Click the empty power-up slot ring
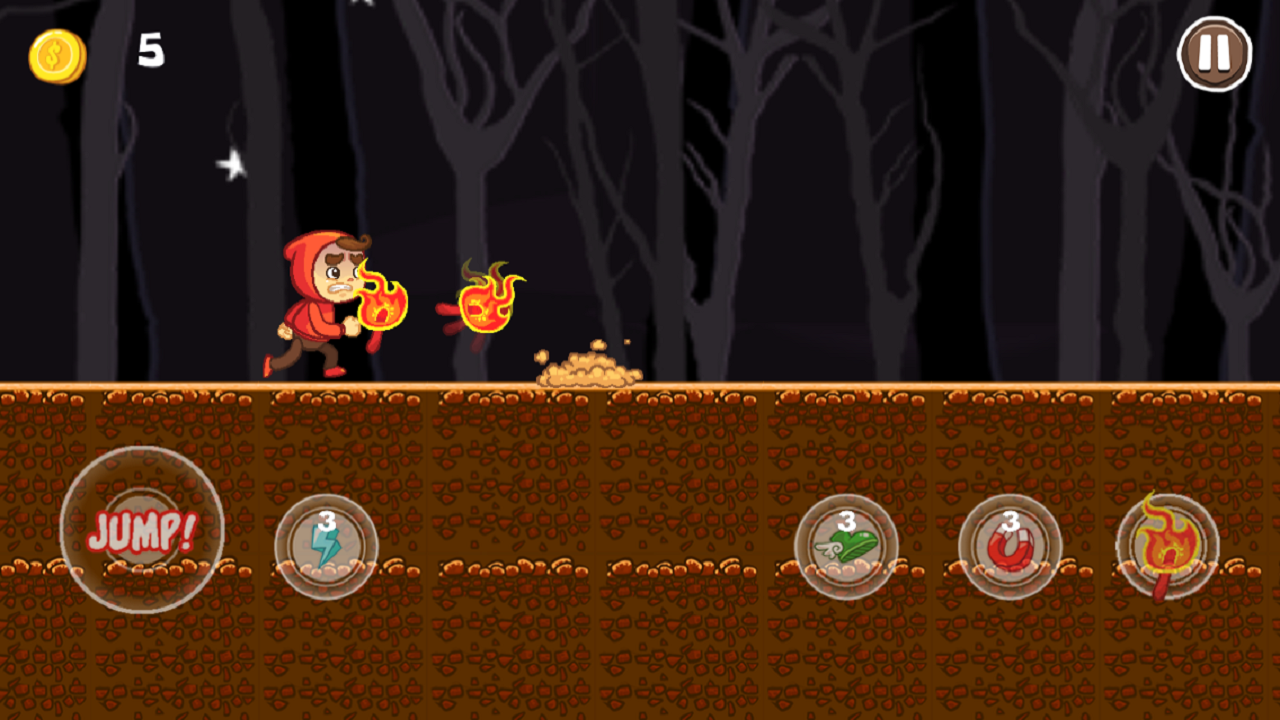This screenshot has height=720, width=1280. (143, 530)
